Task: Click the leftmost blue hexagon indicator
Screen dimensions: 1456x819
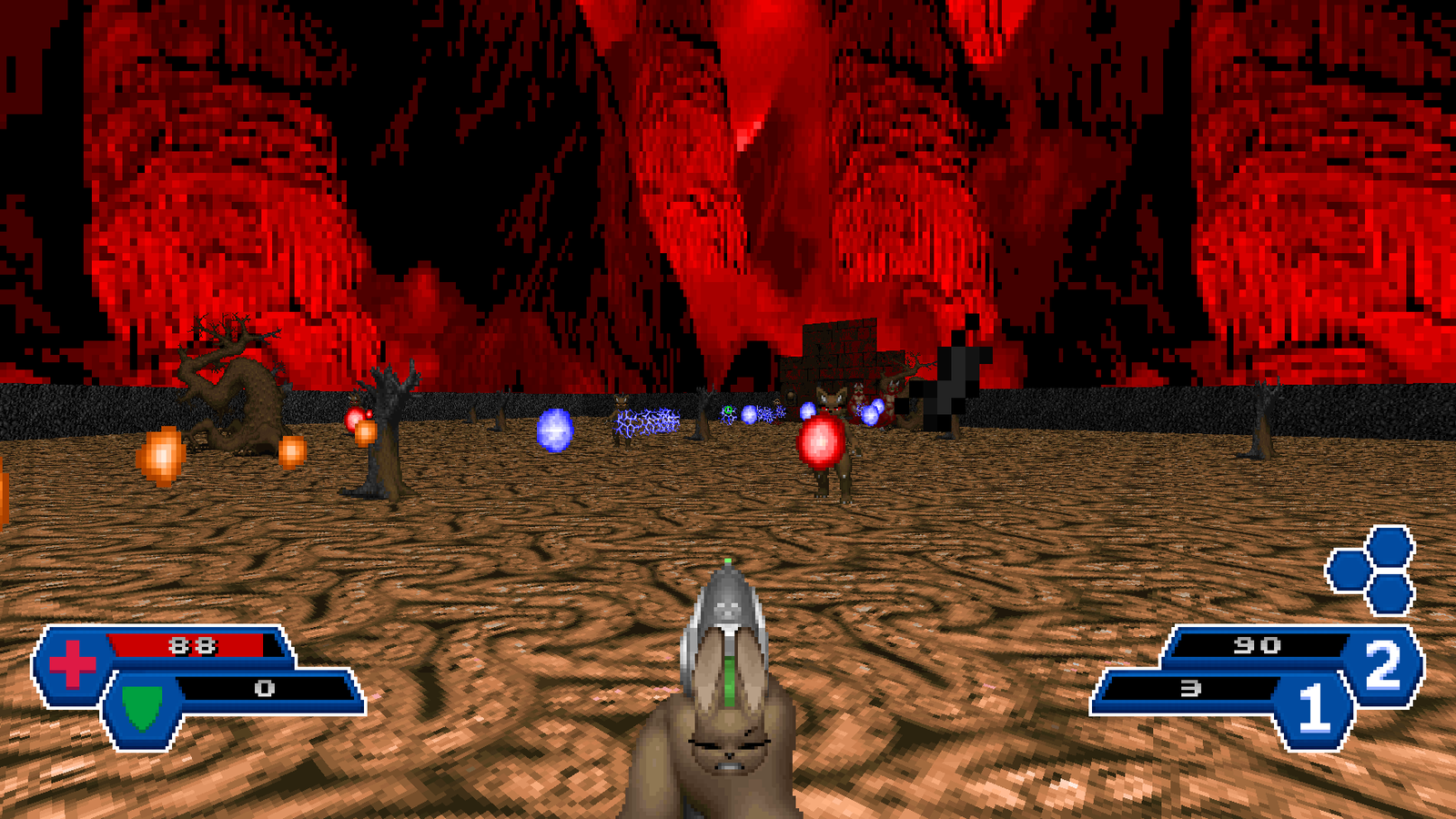Action: tap(1350, 569)
